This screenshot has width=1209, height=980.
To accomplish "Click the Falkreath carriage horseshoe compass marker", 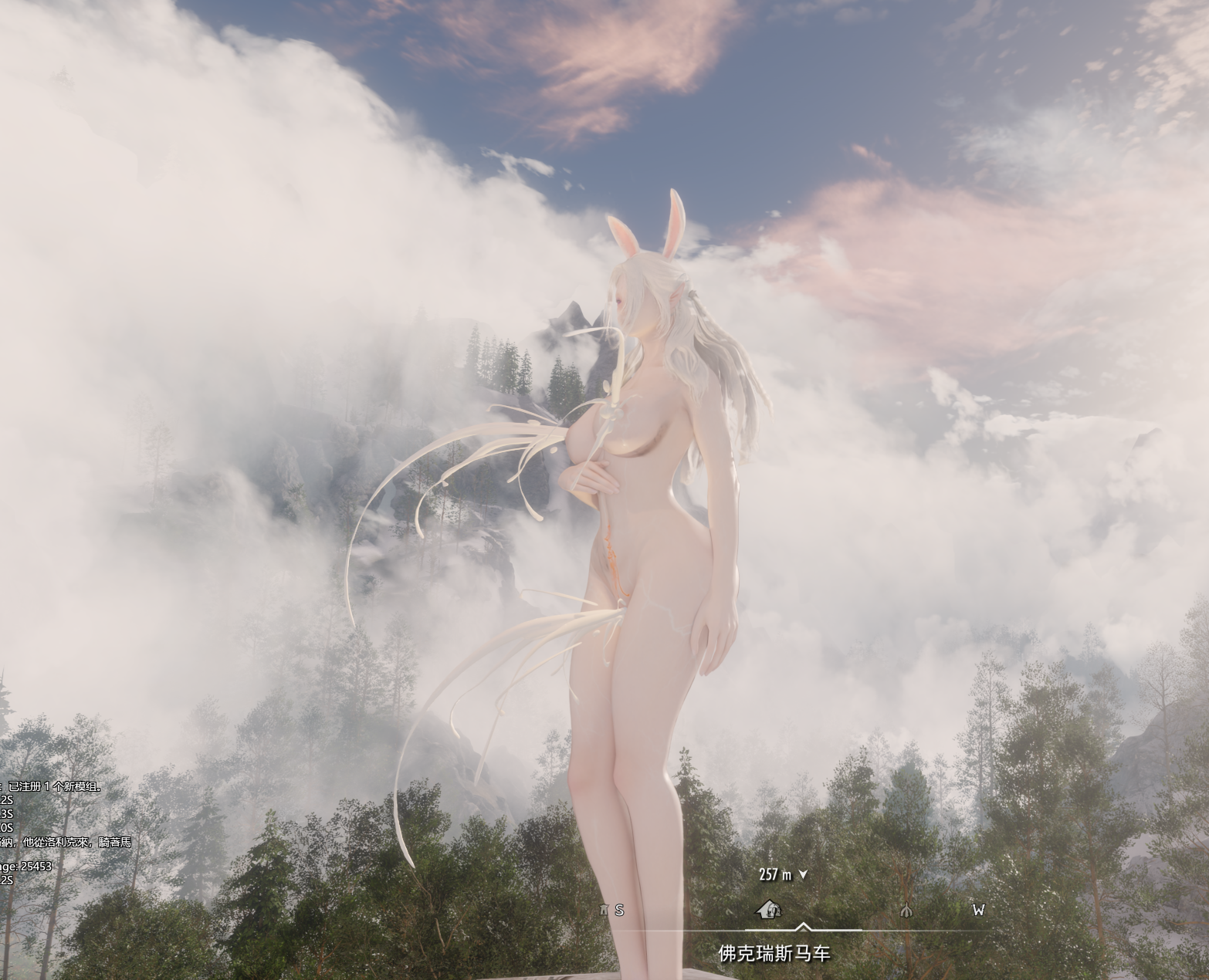I will pyautogui.click(x=768, y=910).
